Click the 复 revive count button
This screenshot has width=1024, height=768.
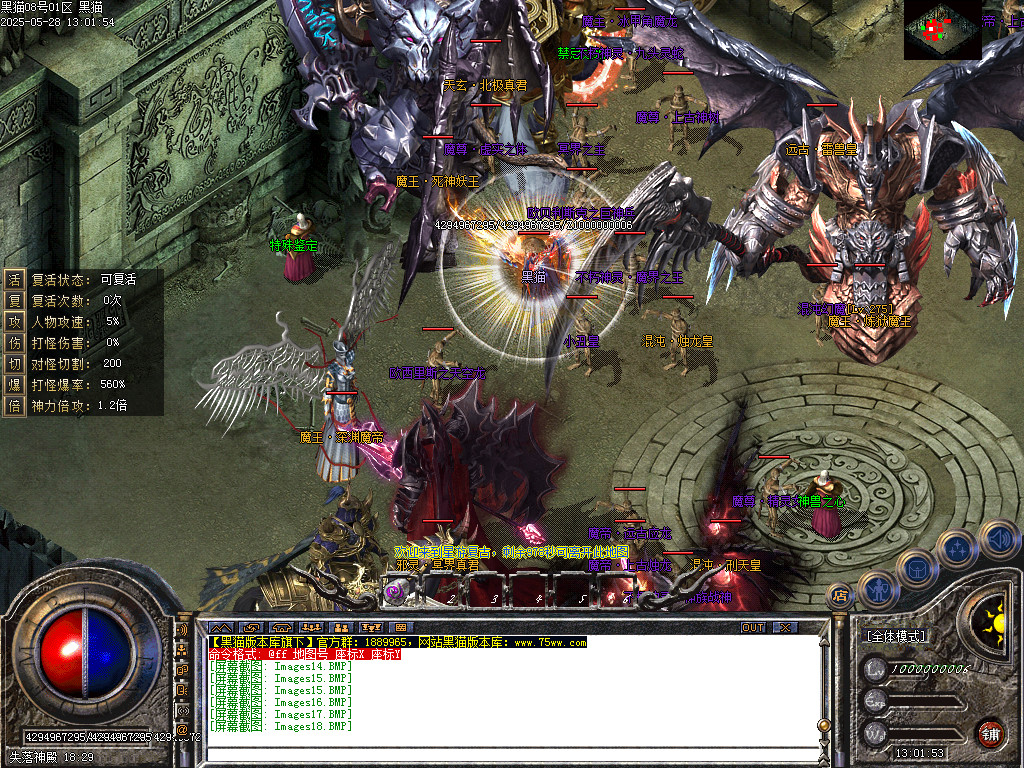click(14, 300)
